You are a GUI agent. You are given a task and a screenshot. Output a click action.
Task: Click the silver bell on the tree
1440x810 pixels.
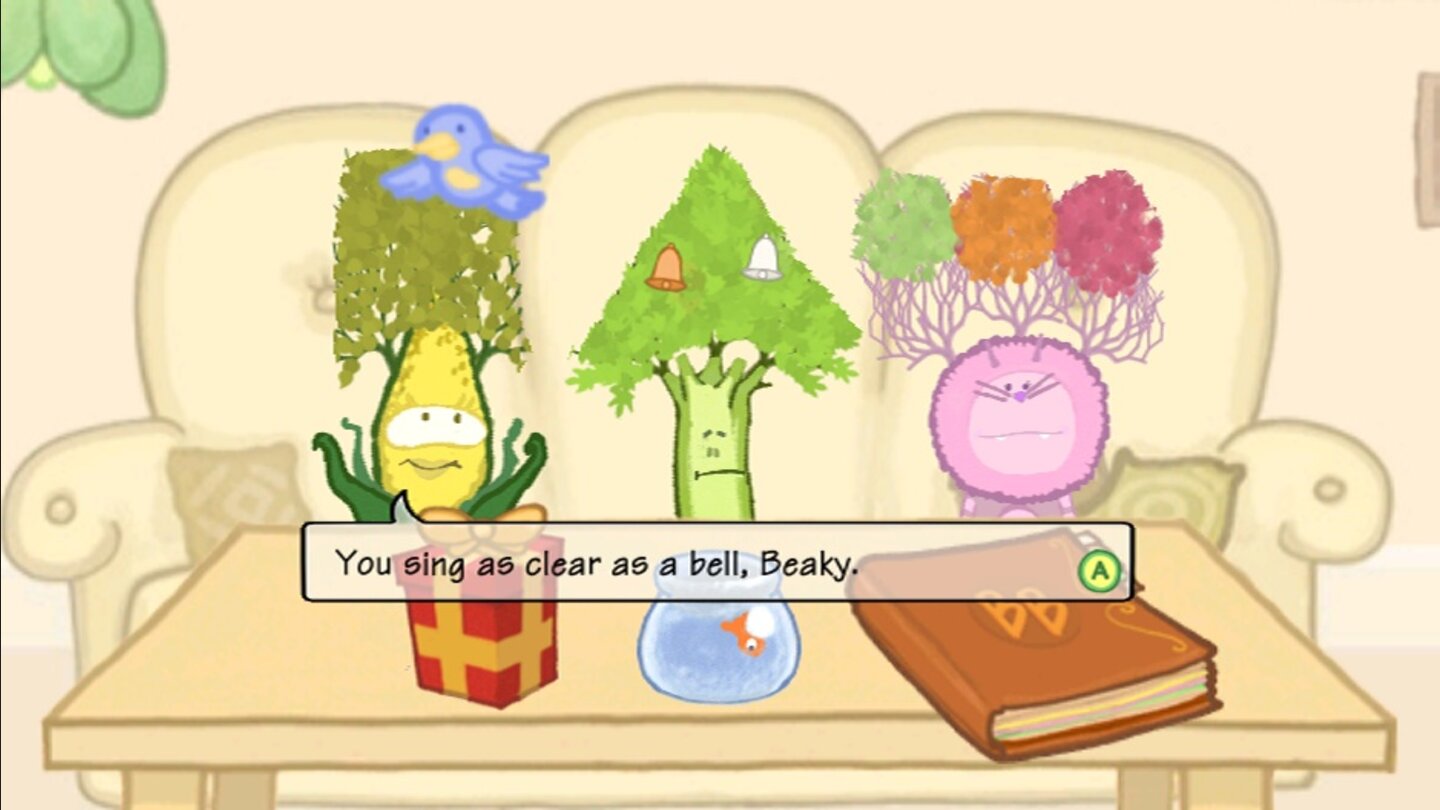coord(761,258)
